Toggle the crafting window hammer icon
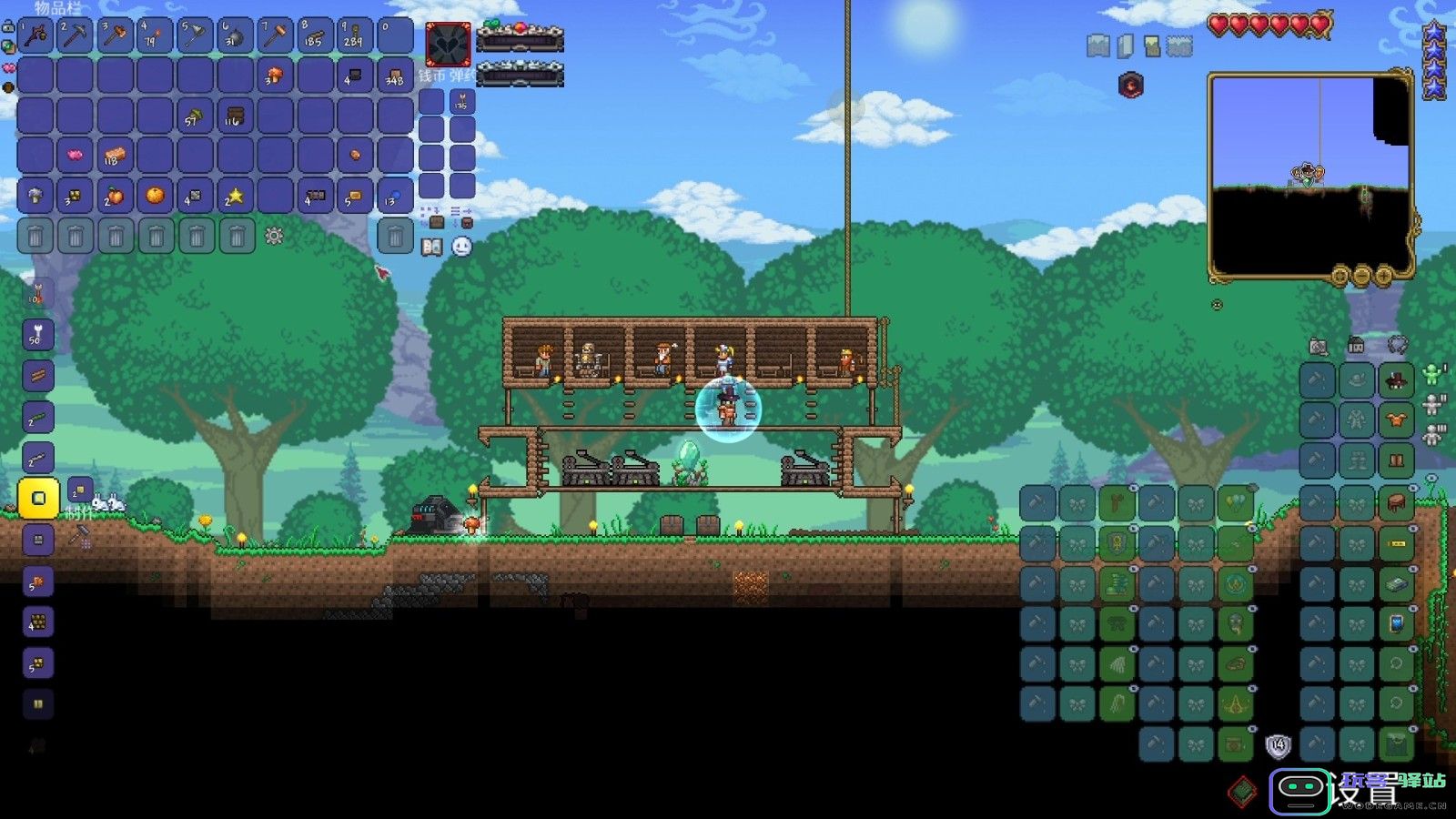1456x819 pixels. [x=81, y=536]
